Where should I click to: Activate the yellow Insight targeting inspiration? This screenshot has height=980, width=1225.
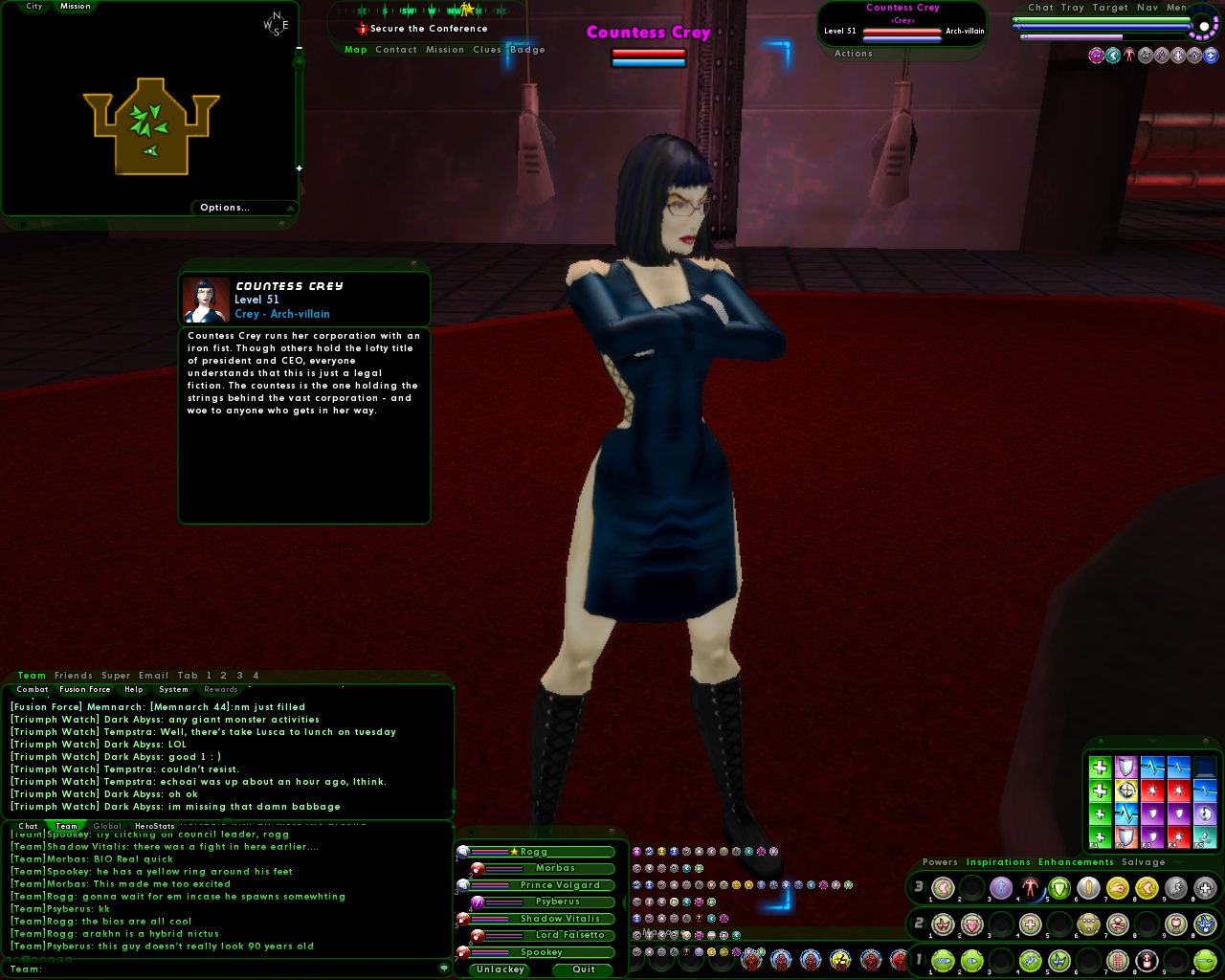coord(1126,791)
